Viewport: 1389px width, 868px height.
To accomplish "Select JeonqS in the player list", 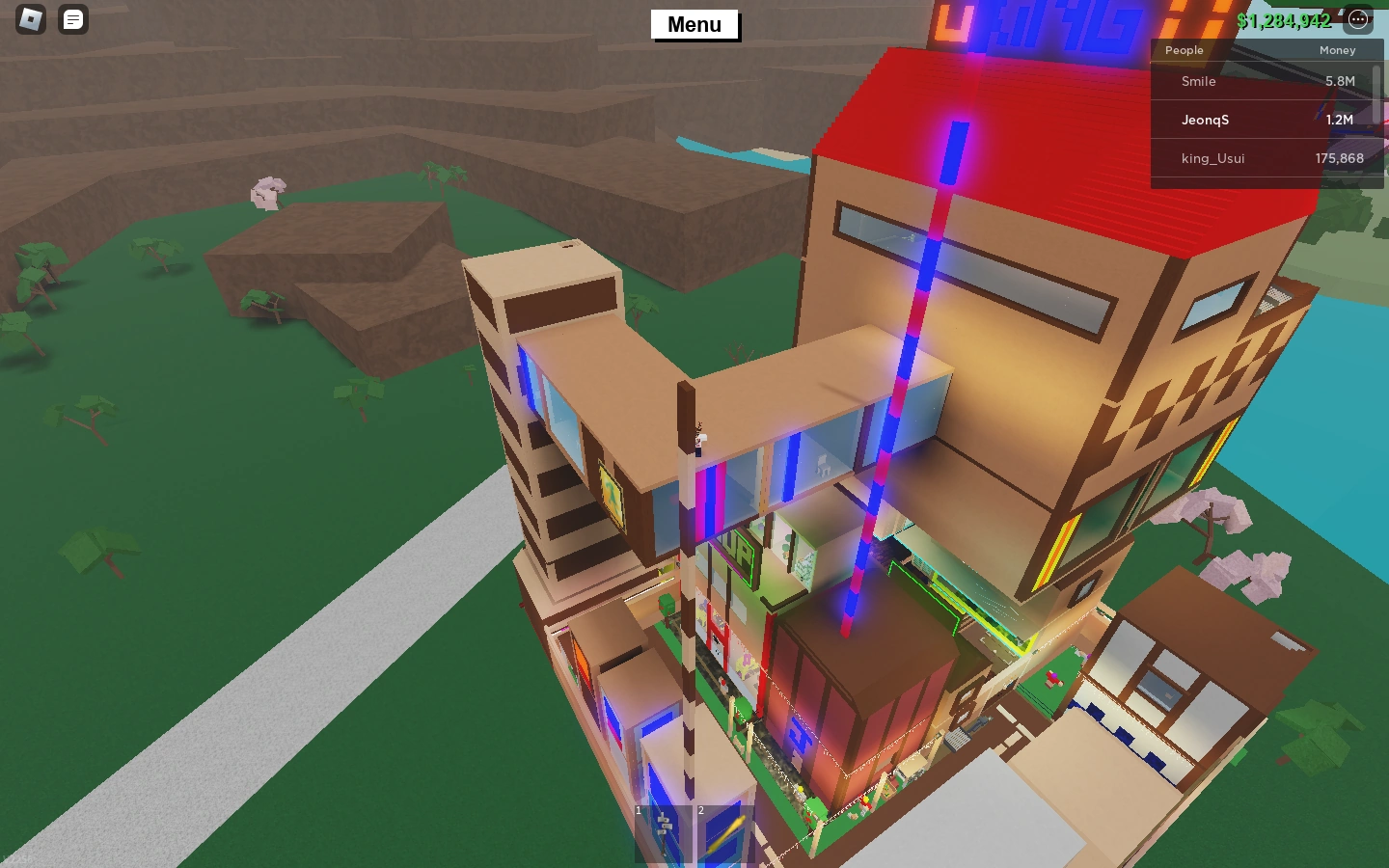I will (x=1206, y=120).
